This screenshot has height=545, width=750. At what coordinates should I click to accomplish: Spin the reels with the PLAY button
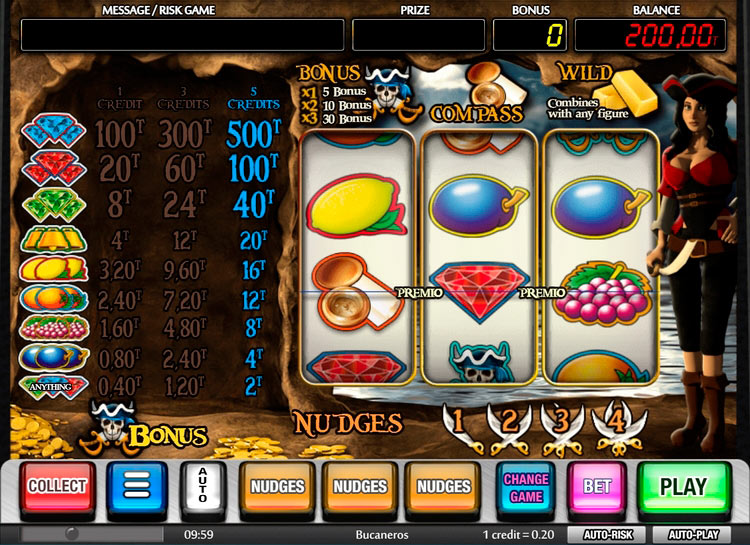684,488
